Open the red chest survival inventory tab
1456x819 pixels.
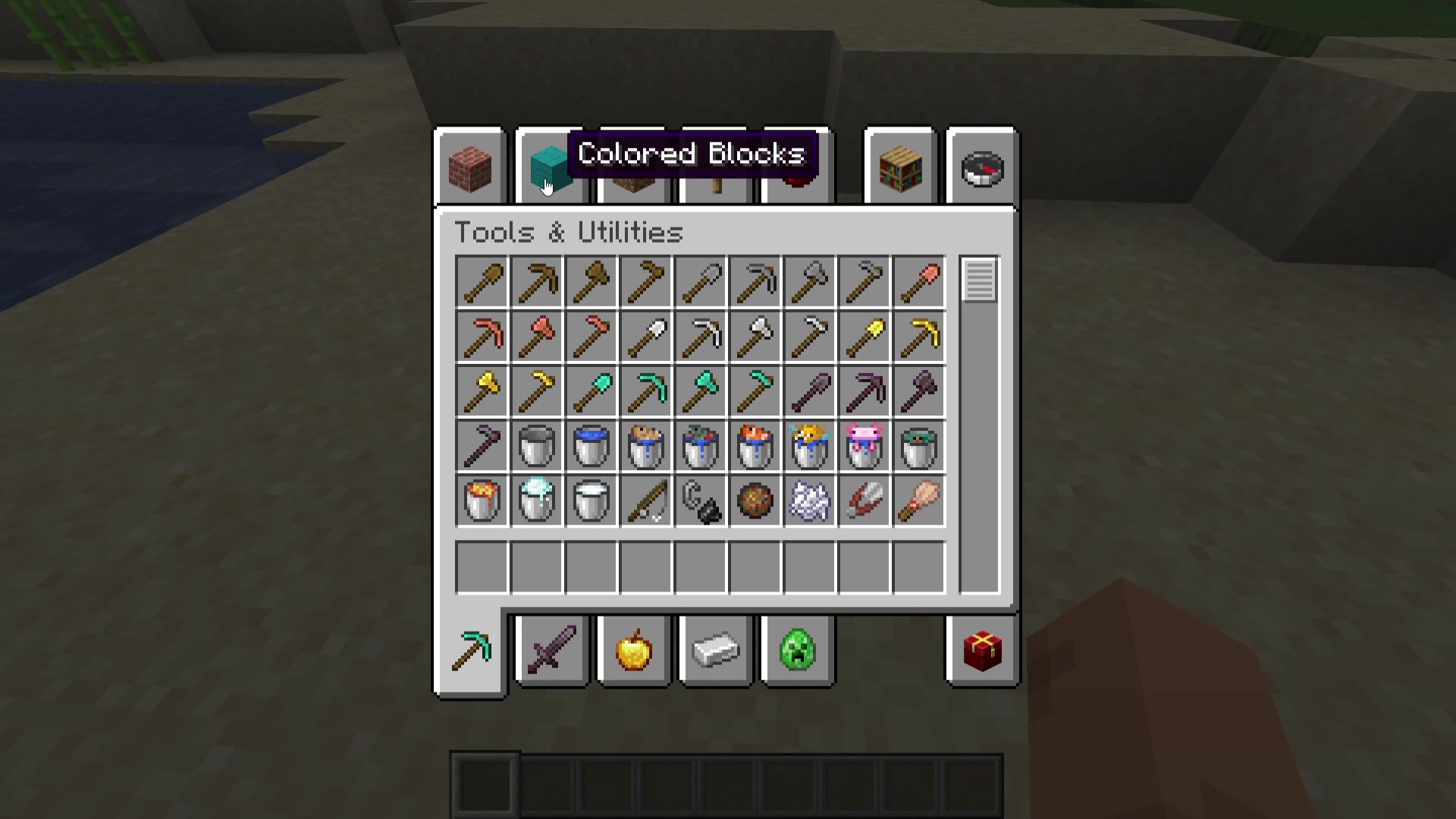click(x=982, y=650)
